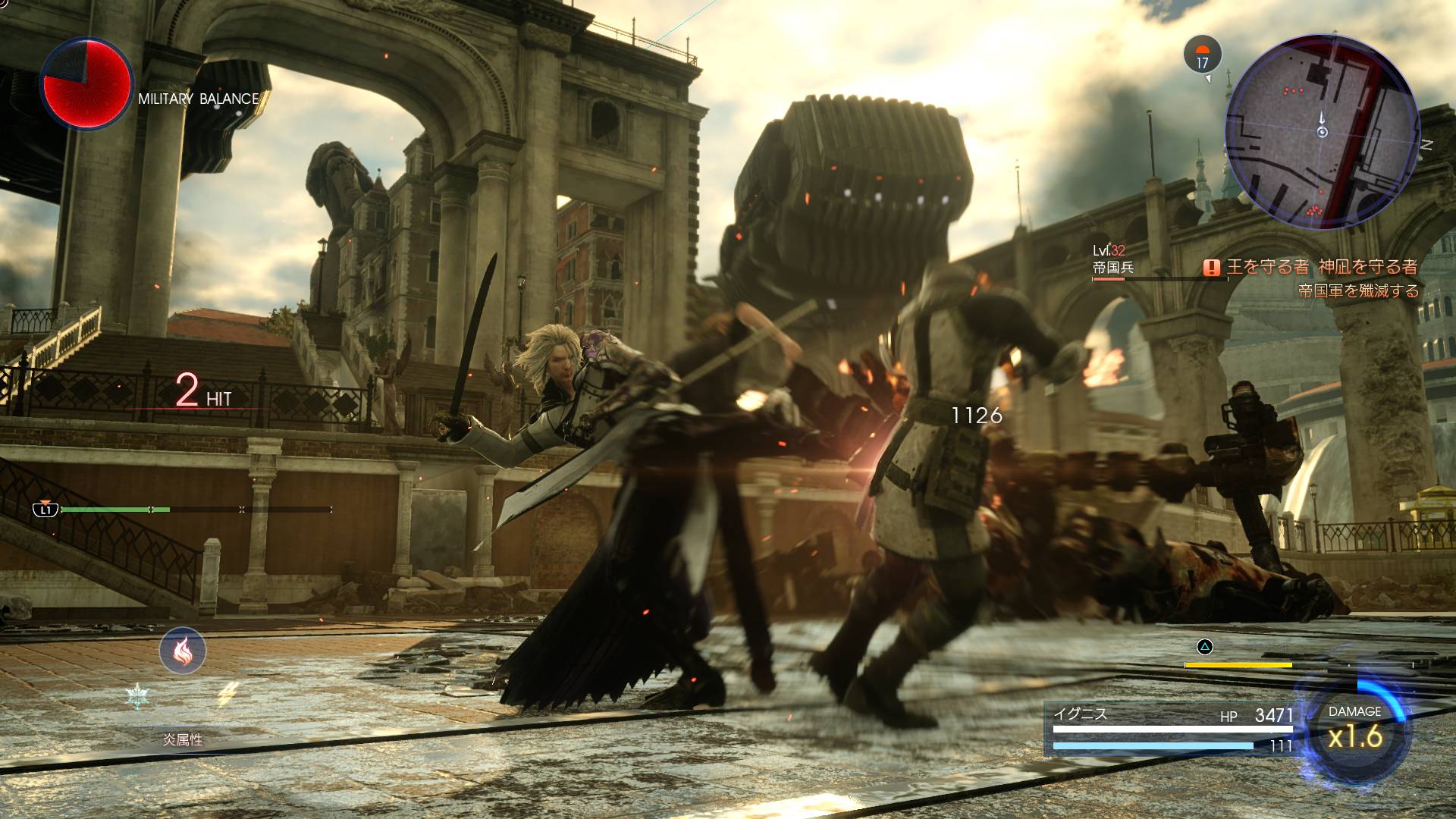Choose the lightning bolt element
Screen dimensions: 1456x819
click(228, 693)
